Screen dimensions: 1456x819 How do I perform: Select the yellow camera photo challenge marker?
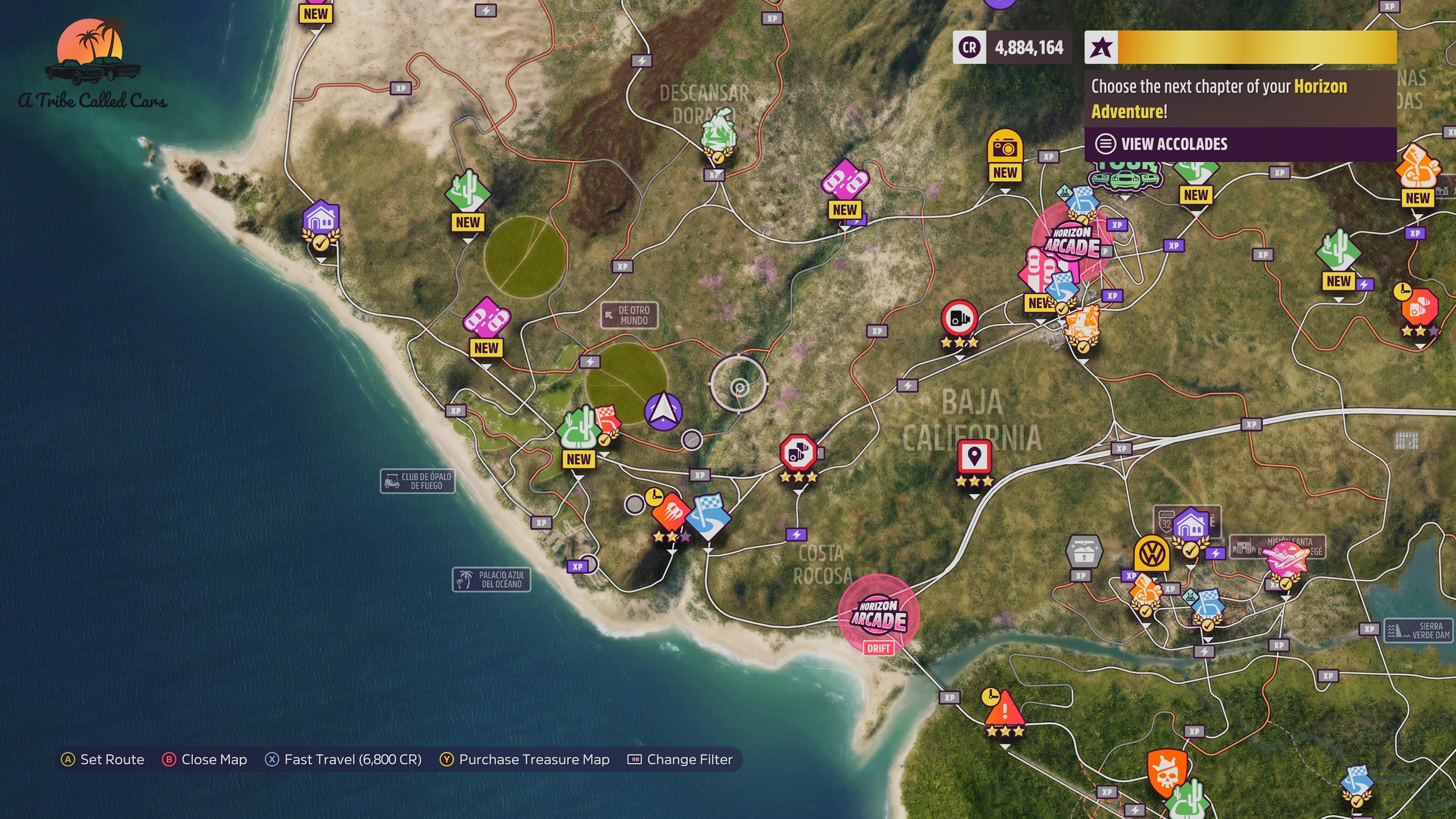tap(1005, 148)
